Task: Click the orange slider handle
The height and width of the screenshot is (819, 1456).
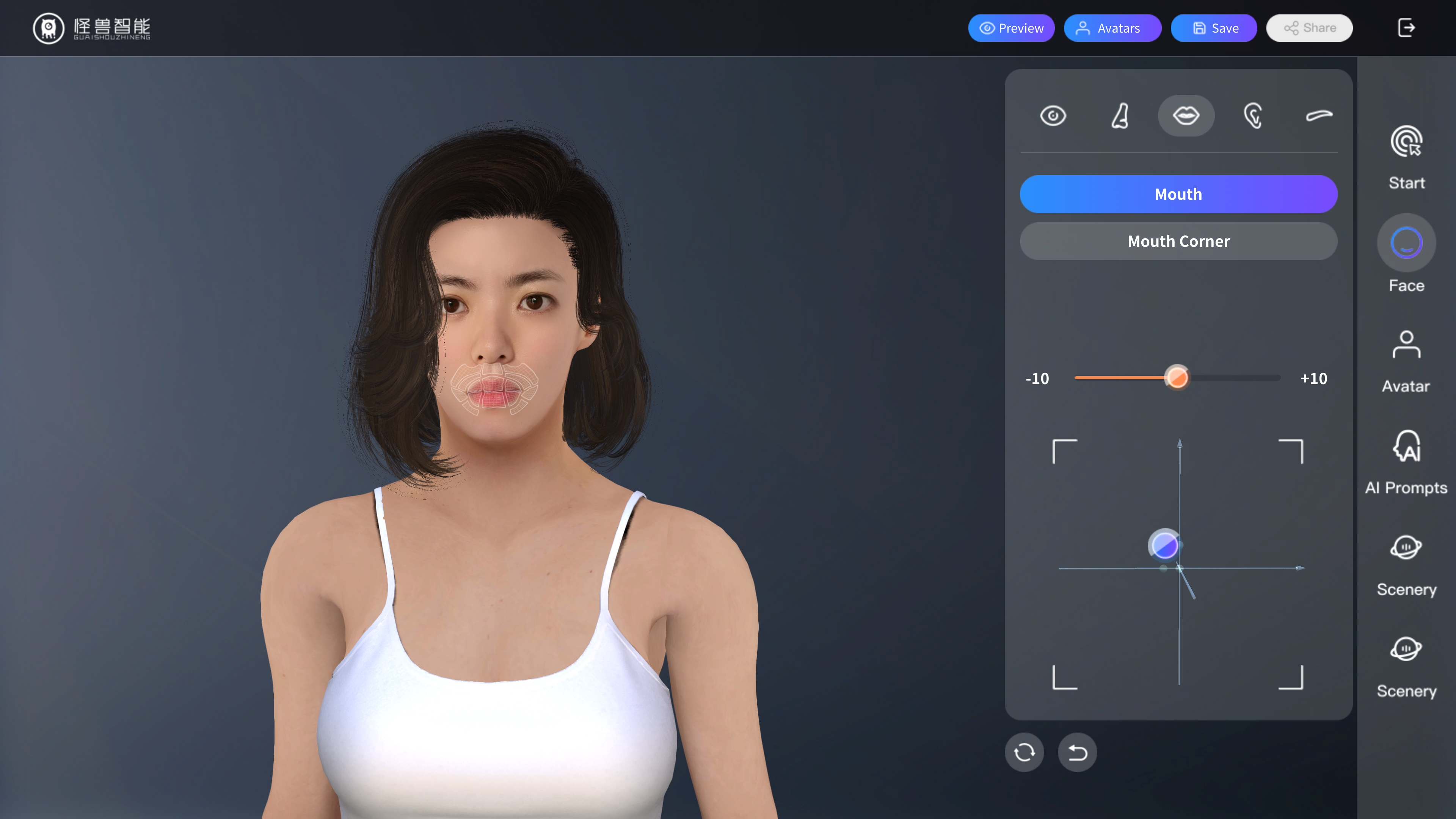Action: pyautogui.click(x=1177, y=378)
